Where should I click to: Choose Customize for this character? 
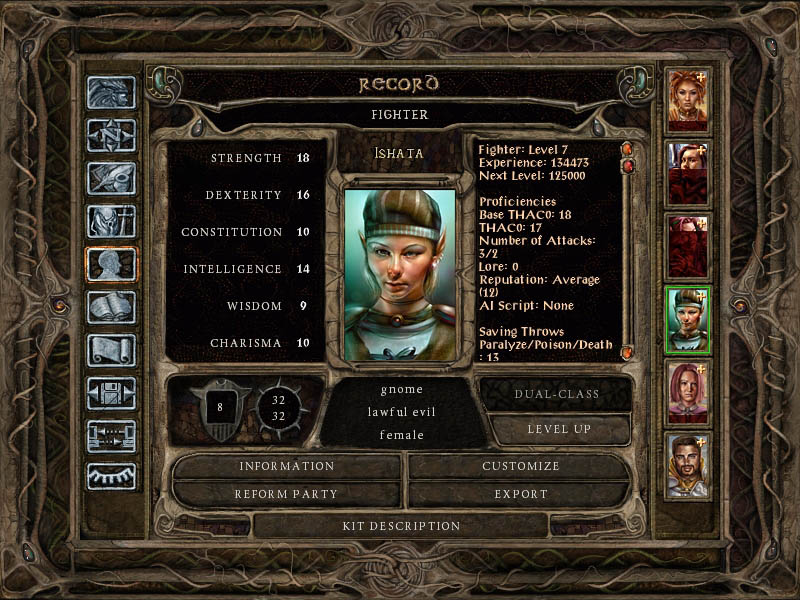pos(520,466)
